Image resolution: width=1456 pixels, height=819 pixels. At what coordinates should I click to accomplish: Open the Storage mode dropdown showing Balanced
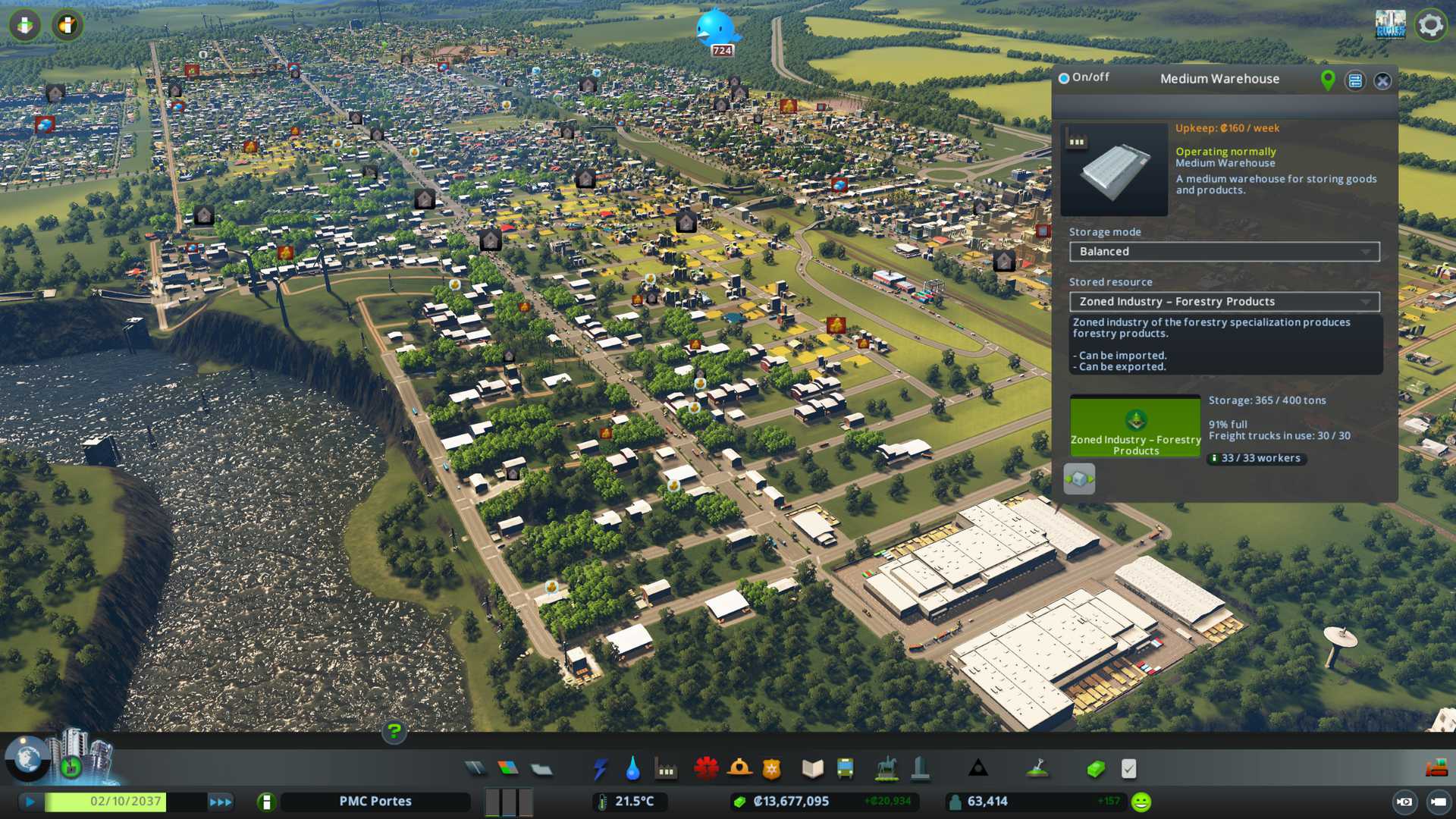click(1224, 252)
